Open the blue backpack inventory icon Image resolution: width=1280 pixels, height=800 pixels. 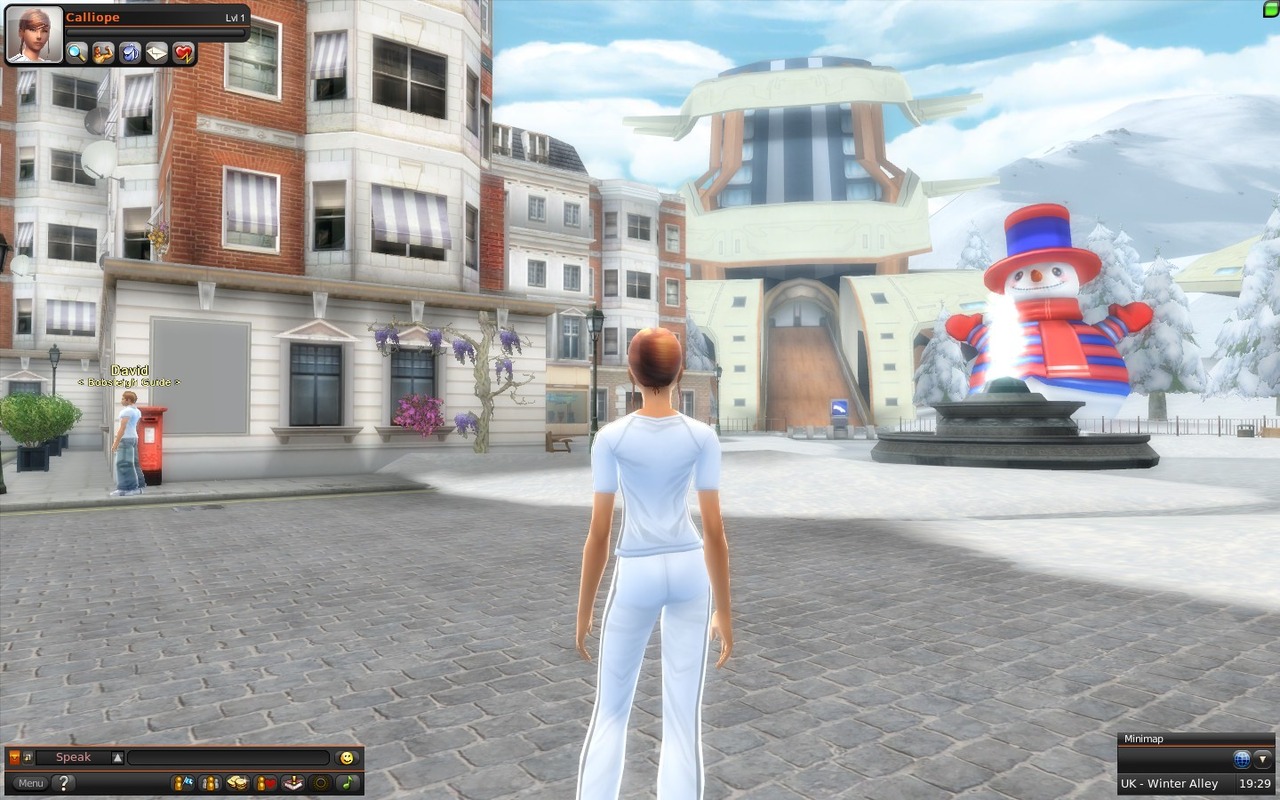130,53
